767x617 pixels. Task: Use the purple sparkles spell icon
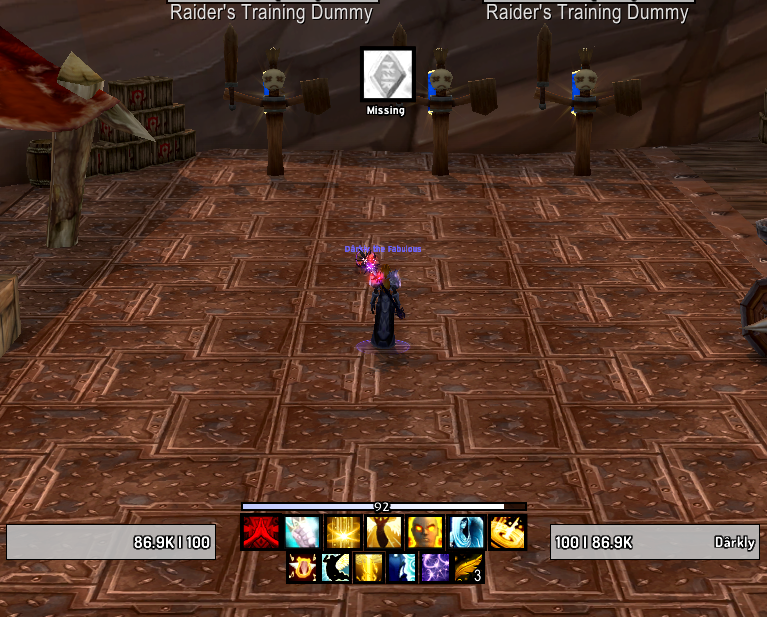[435, 568]
